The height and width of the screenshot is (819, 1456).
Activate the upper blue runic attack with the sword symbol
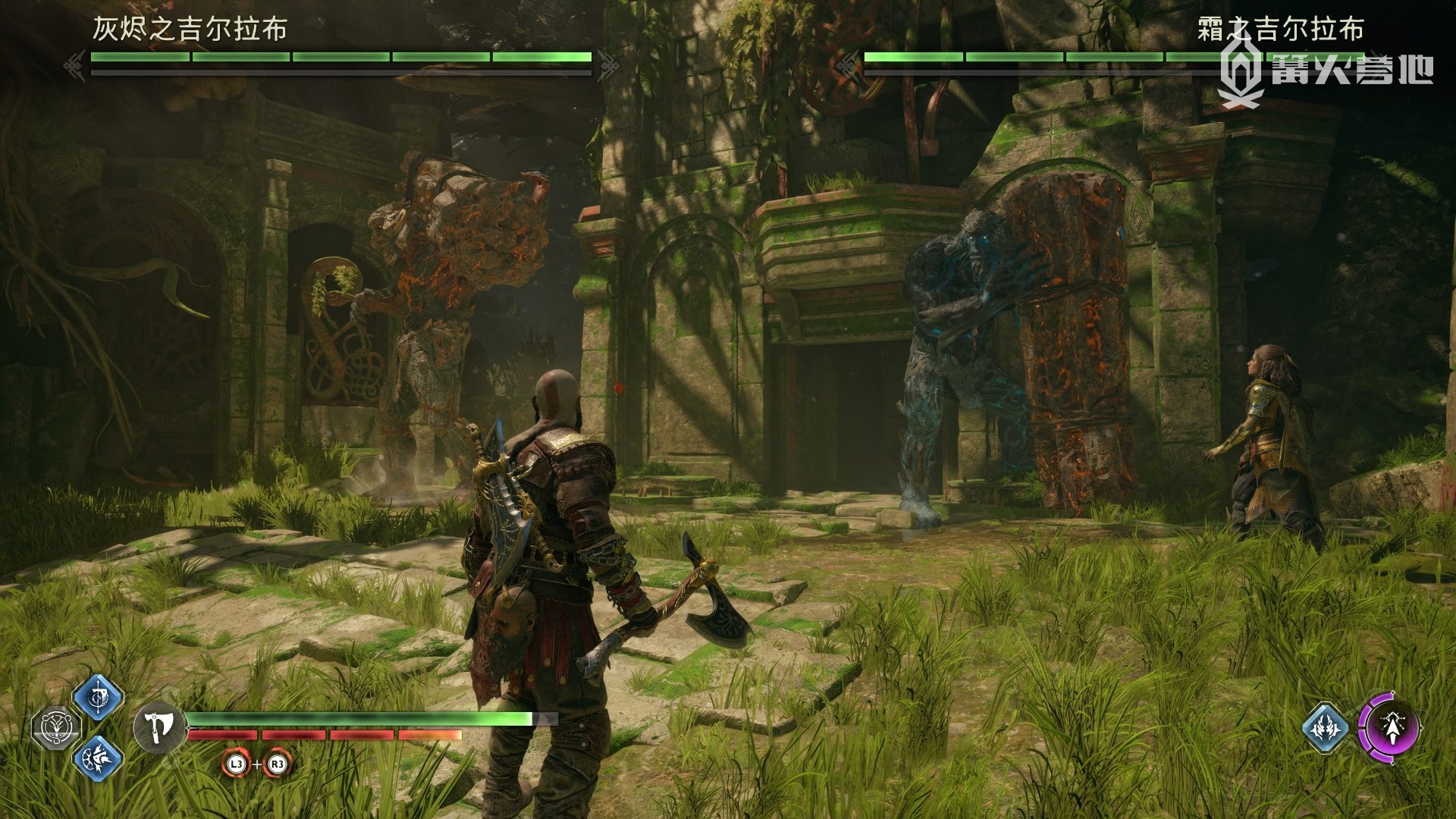[98, 697]
